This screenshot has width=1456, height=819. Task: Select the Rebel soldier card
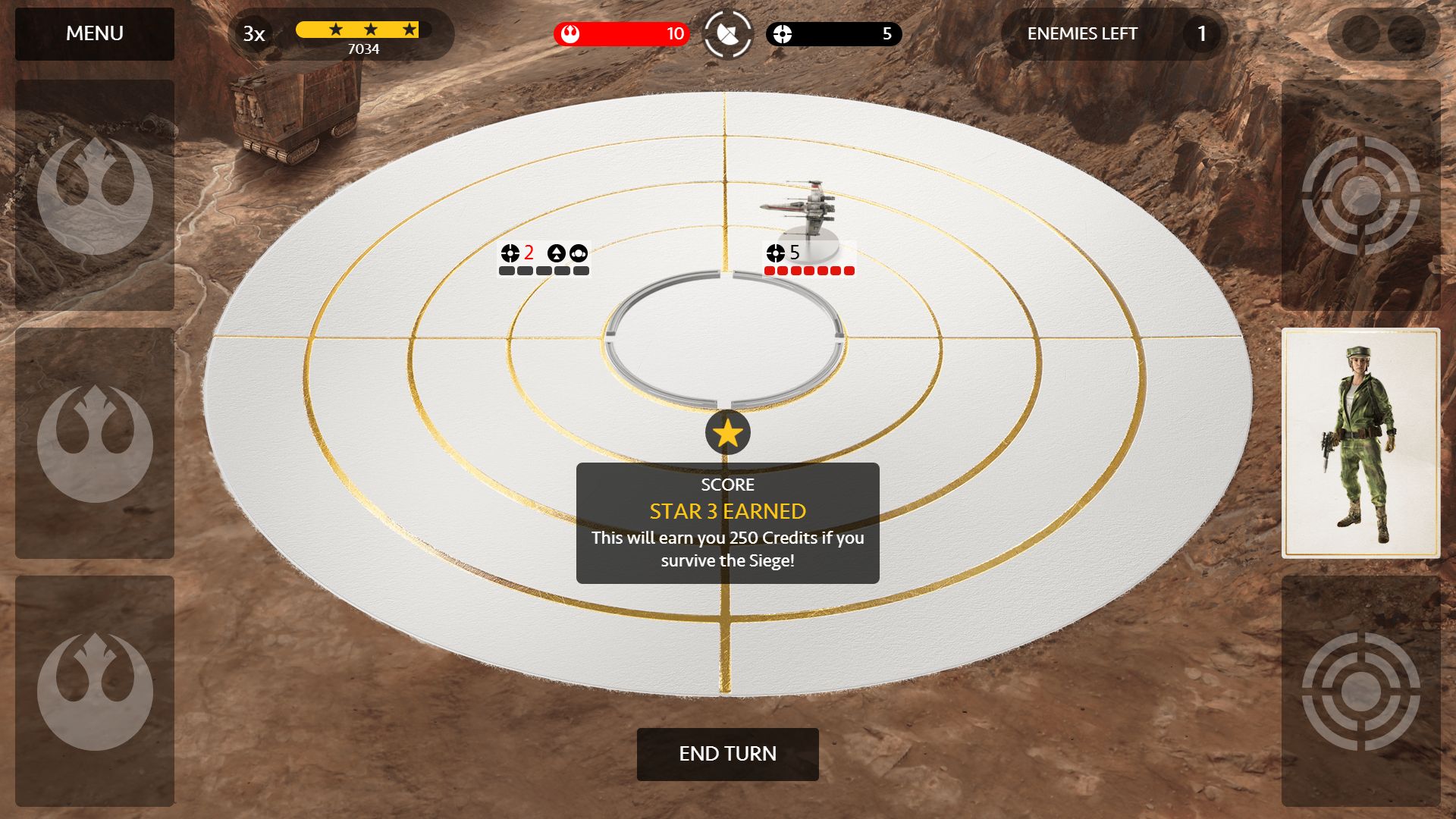click(1360, 443)
